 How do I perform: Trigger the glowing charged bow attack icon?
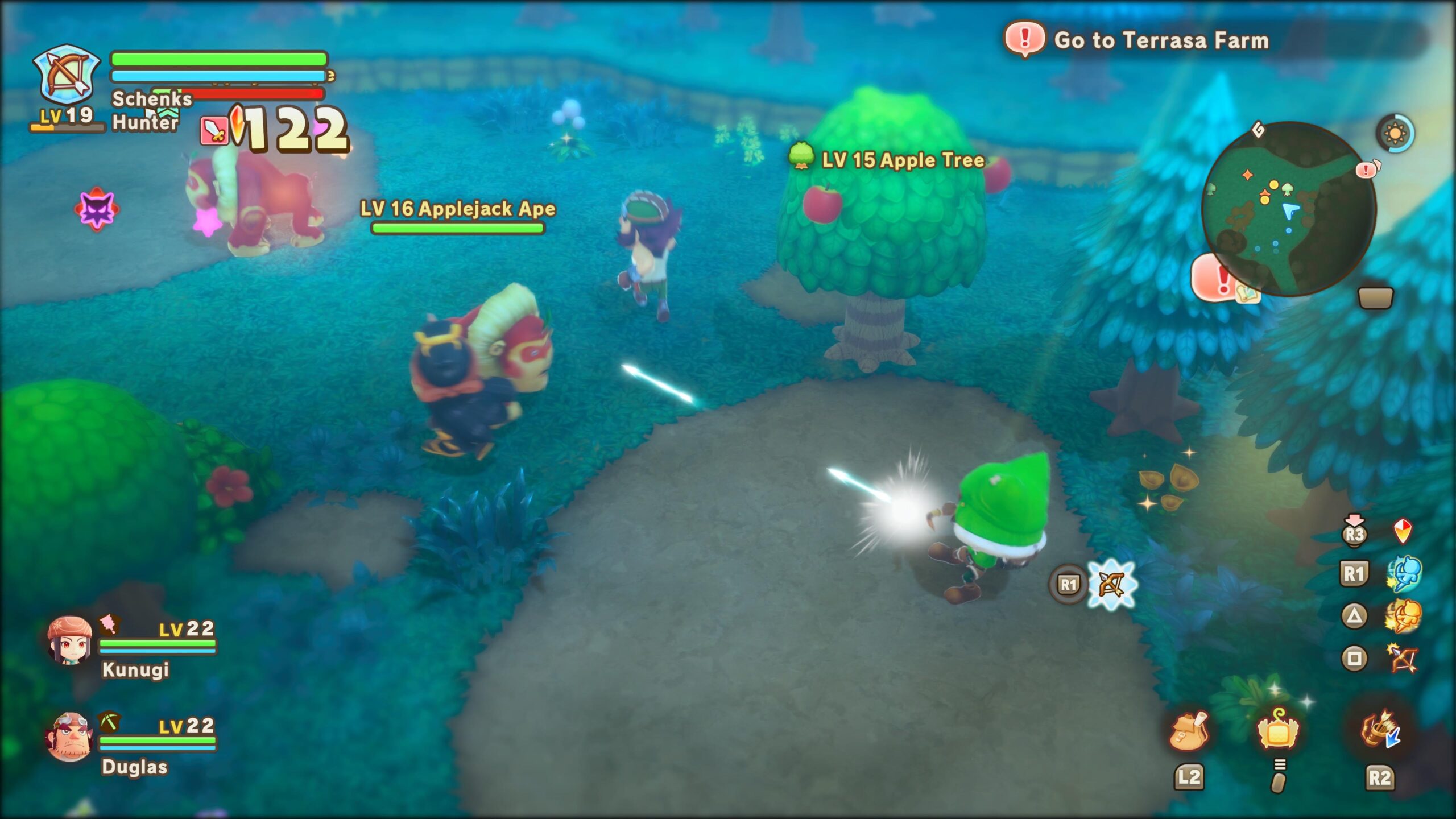1111,584
